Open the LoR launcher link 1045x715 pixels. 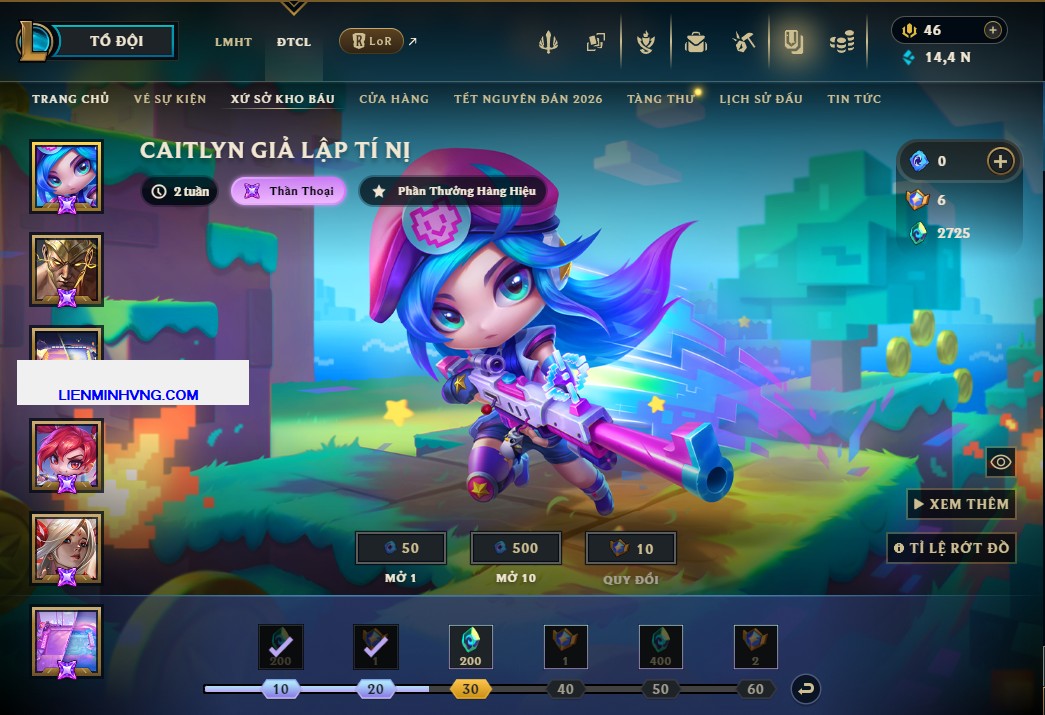tap(372, 41)
